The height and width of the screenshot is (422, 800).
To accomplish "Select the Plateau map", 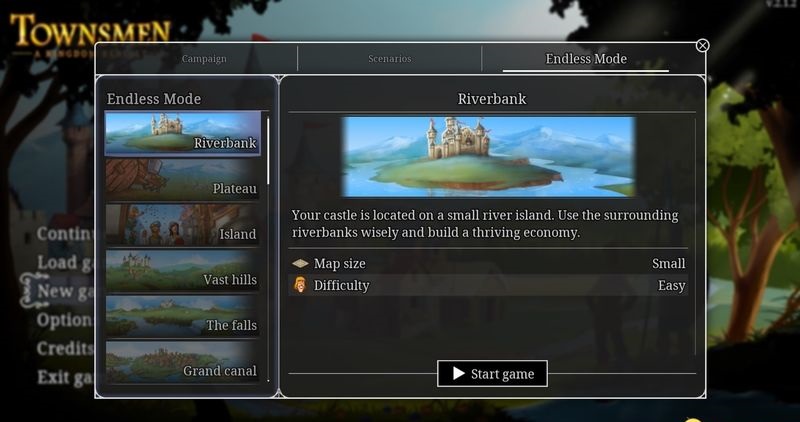I will tap(183, 179).
